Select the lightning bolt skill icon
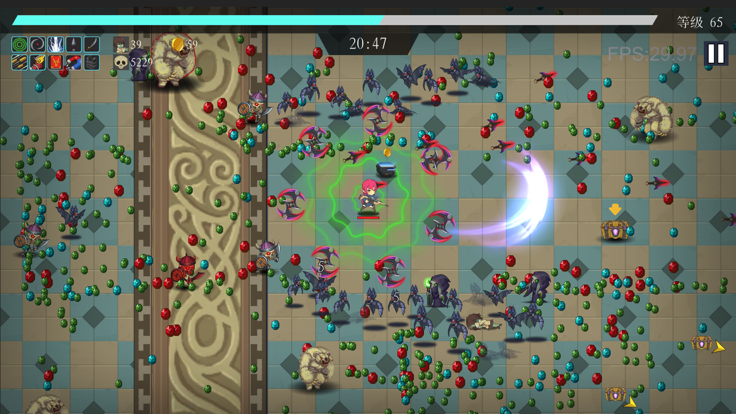 pos(55,45)
